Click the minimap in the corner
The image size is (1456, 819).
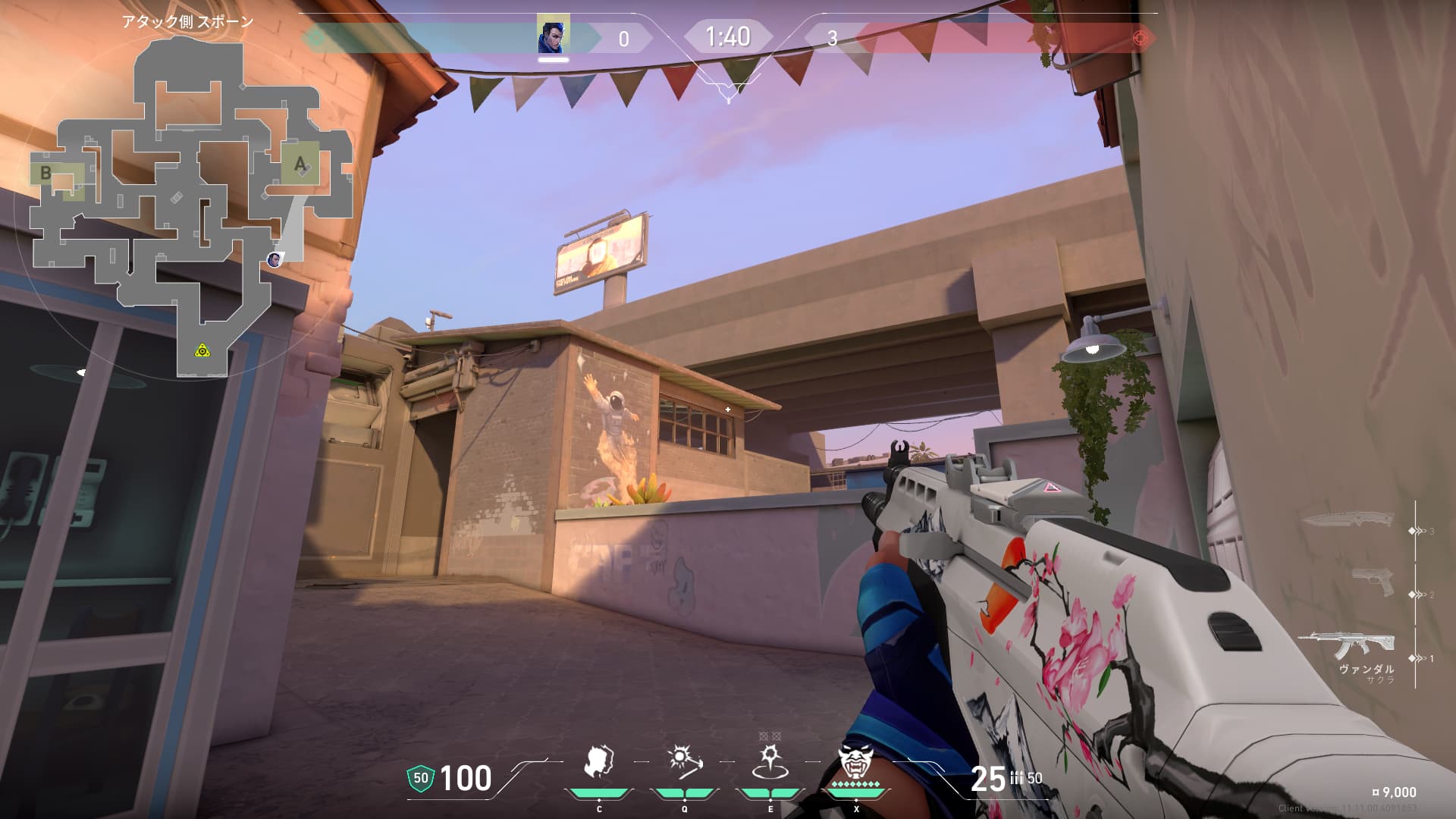(x=190, y=205)
